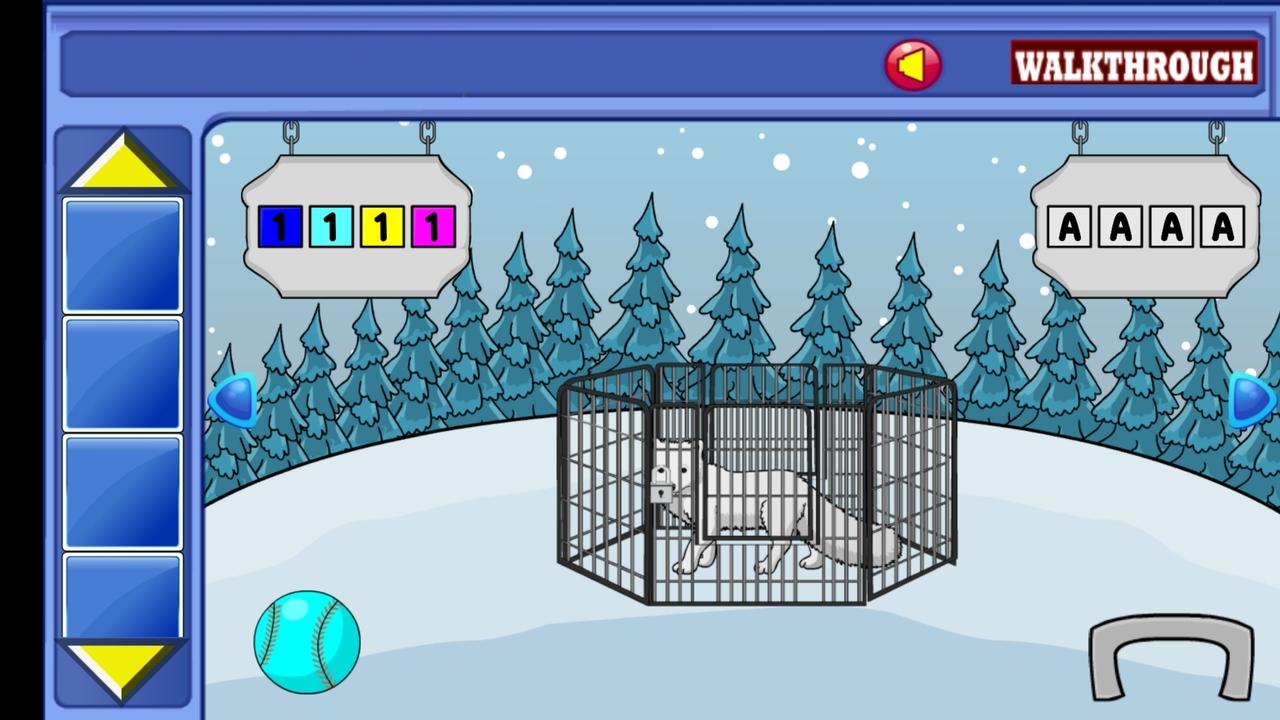Select the top empty inventory slot

122,252
